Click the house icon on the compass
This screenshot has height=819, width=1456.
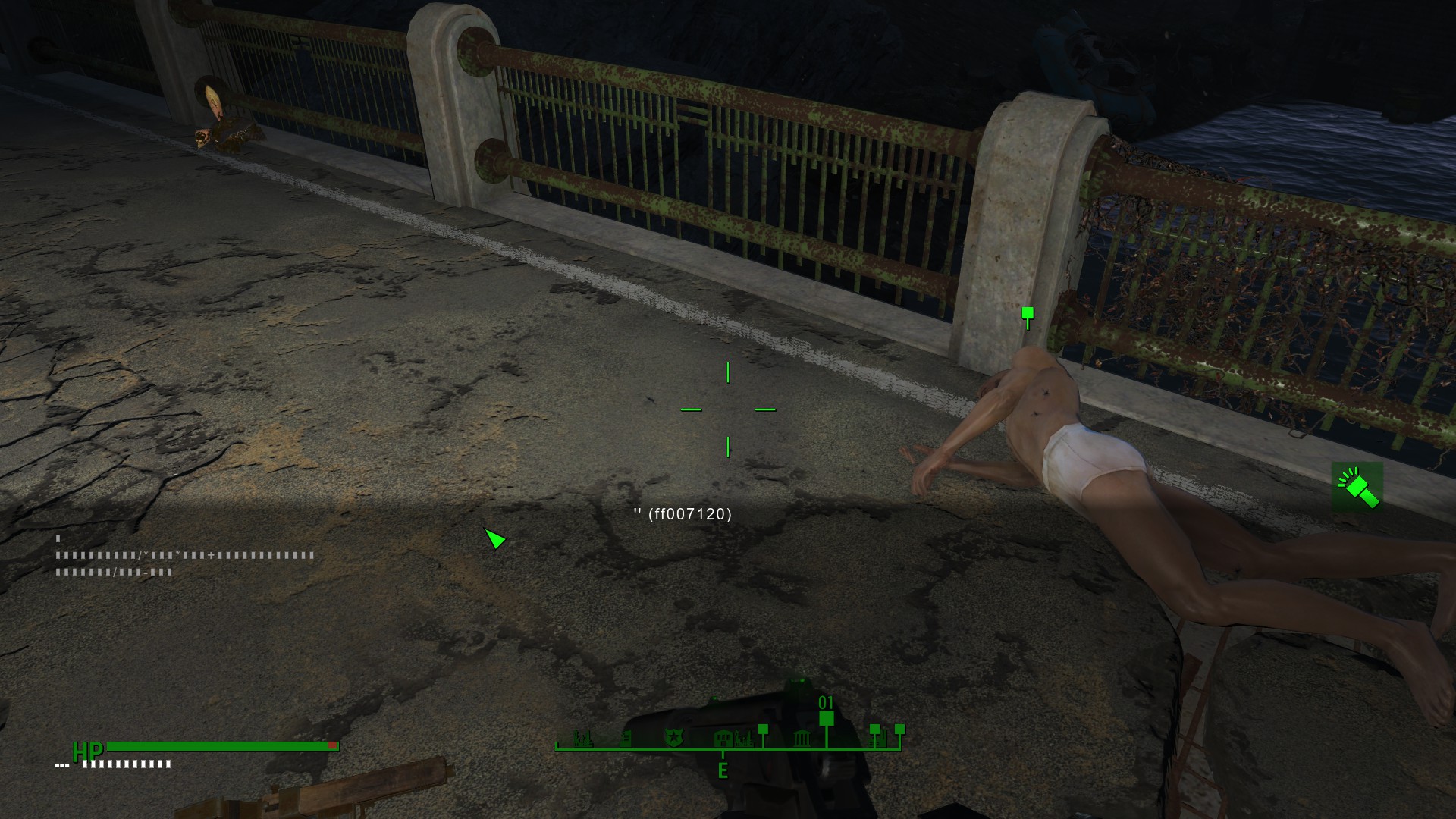click(x=723, y=737)
